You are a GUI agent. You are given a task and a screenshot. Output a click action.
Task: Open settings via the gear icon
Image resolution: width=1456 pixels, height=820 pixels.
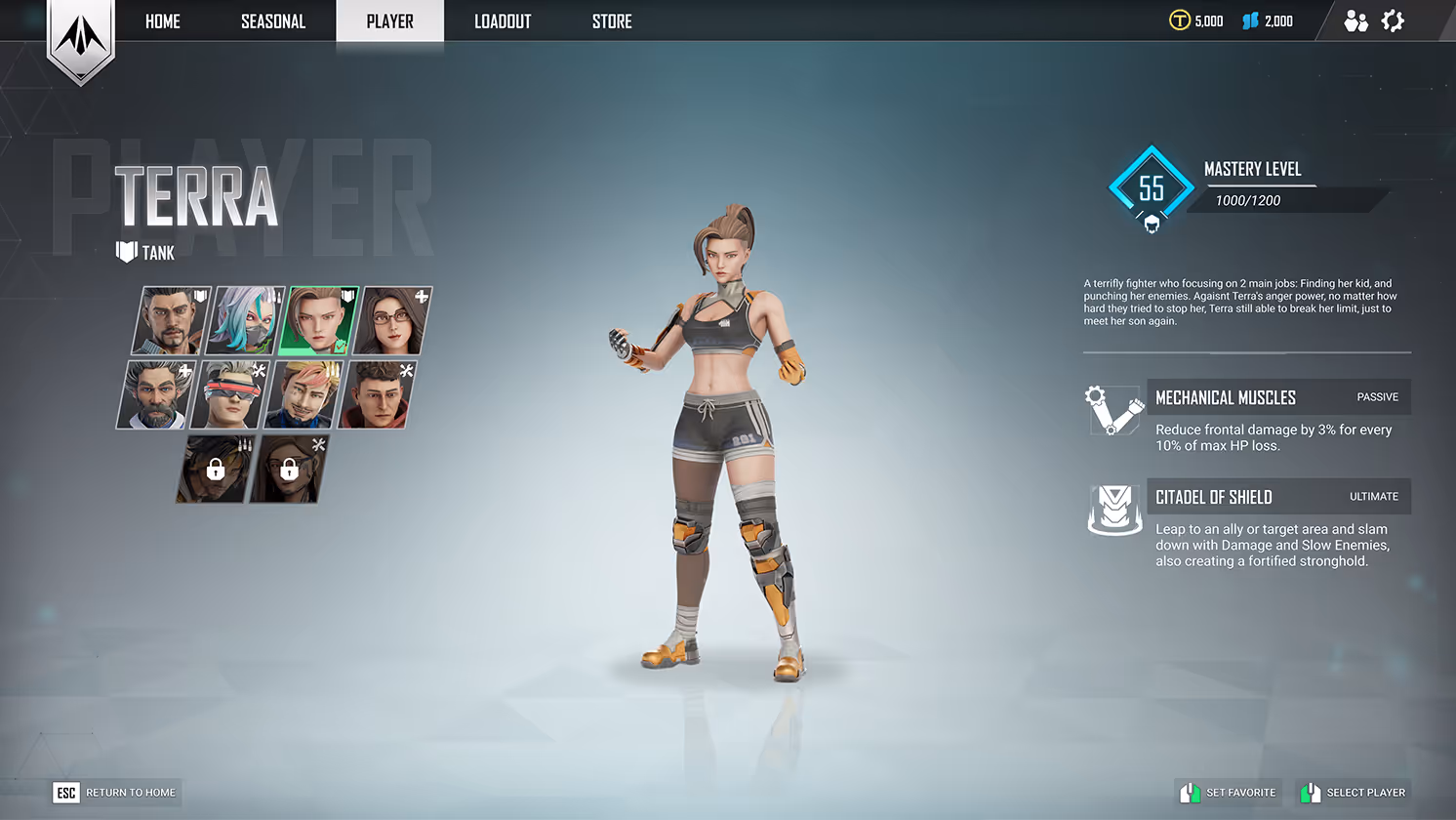[1393, 21]
